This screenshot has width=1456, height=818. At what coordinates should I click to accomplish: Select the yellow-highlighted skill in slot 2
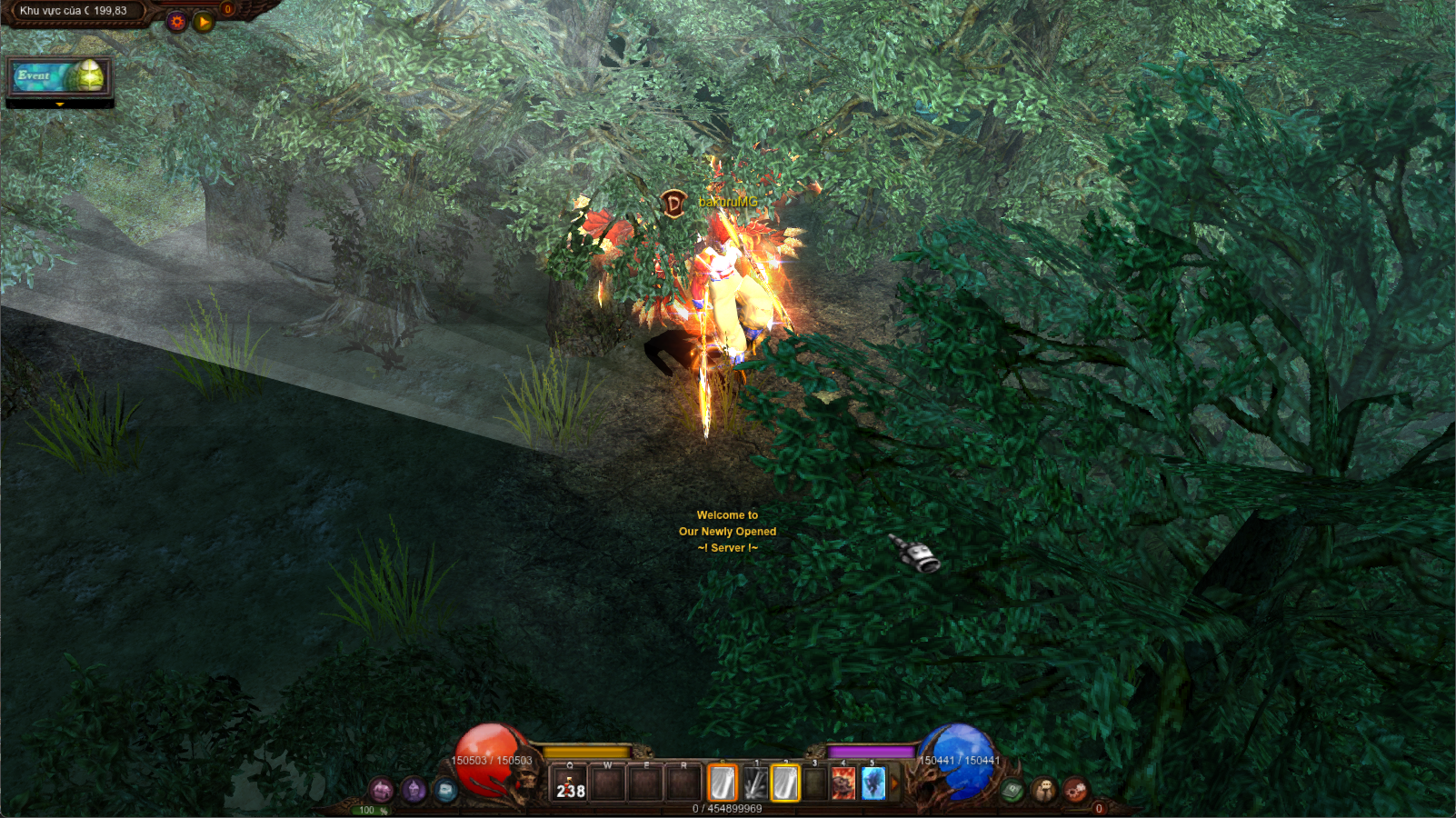pos(785,783)
